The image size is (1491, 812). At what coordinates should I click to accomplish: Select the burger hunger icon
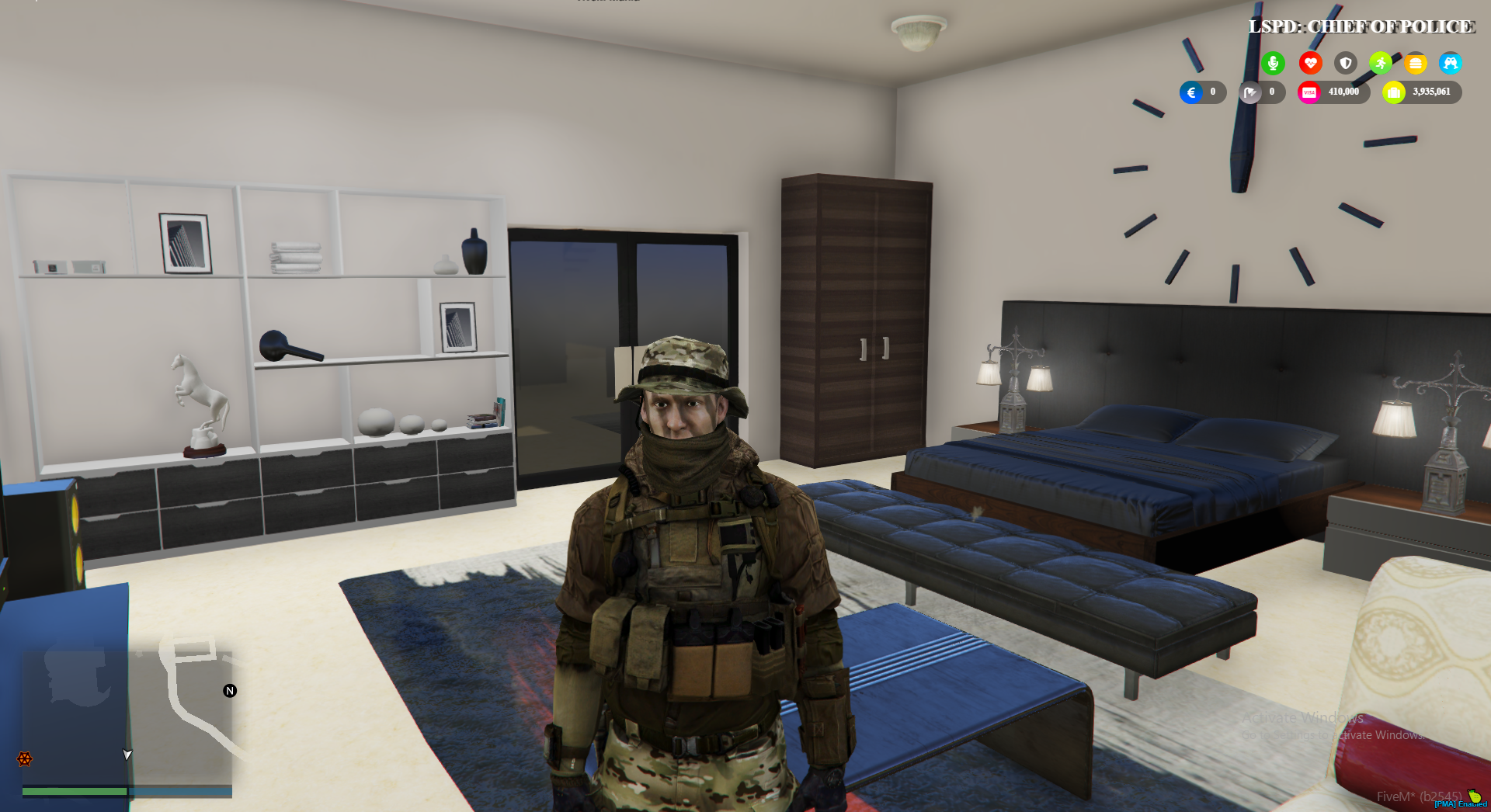pyautogui.click(x=1416, y=64)
